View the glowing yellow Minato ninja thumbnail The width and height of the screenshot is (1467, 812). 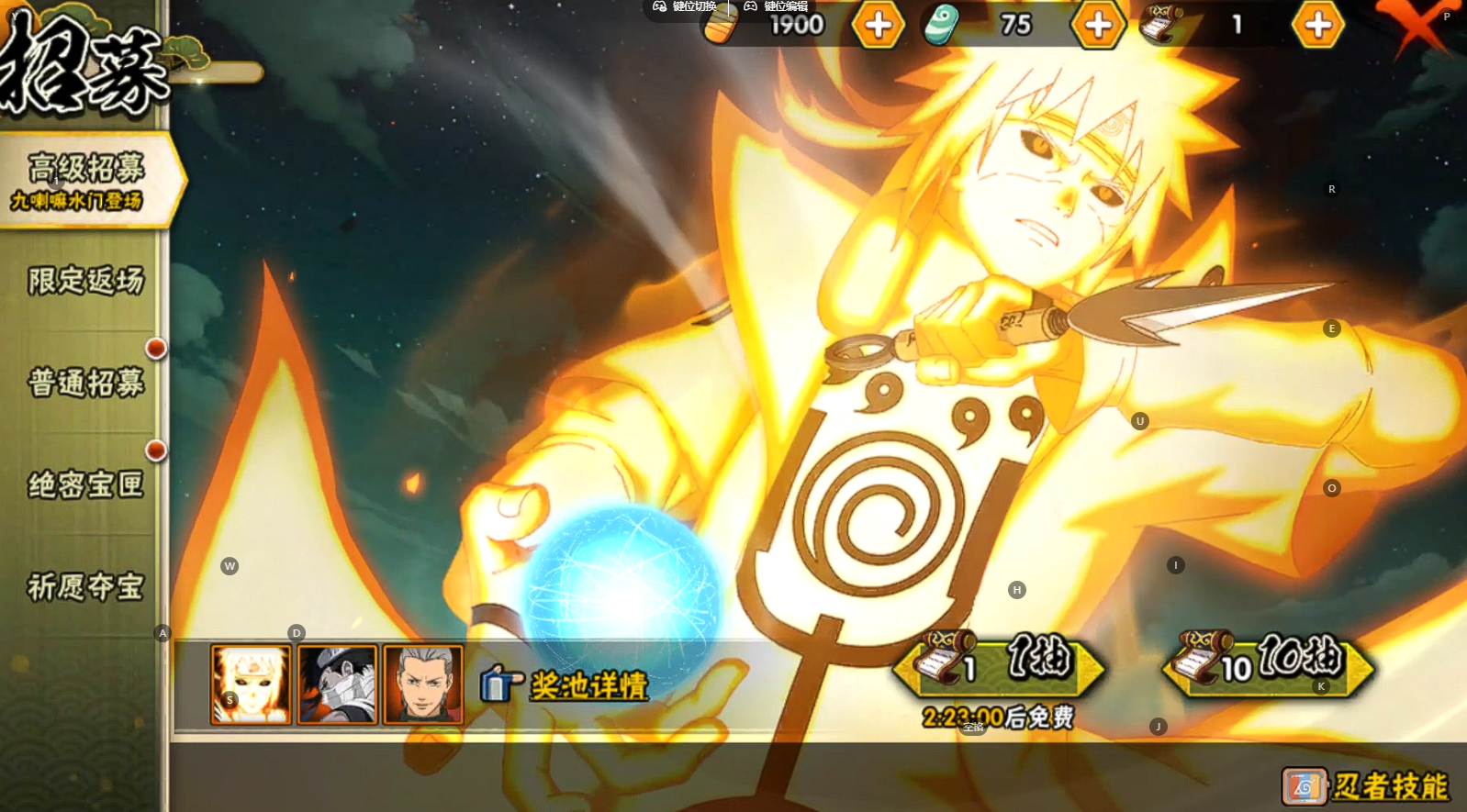251,684
